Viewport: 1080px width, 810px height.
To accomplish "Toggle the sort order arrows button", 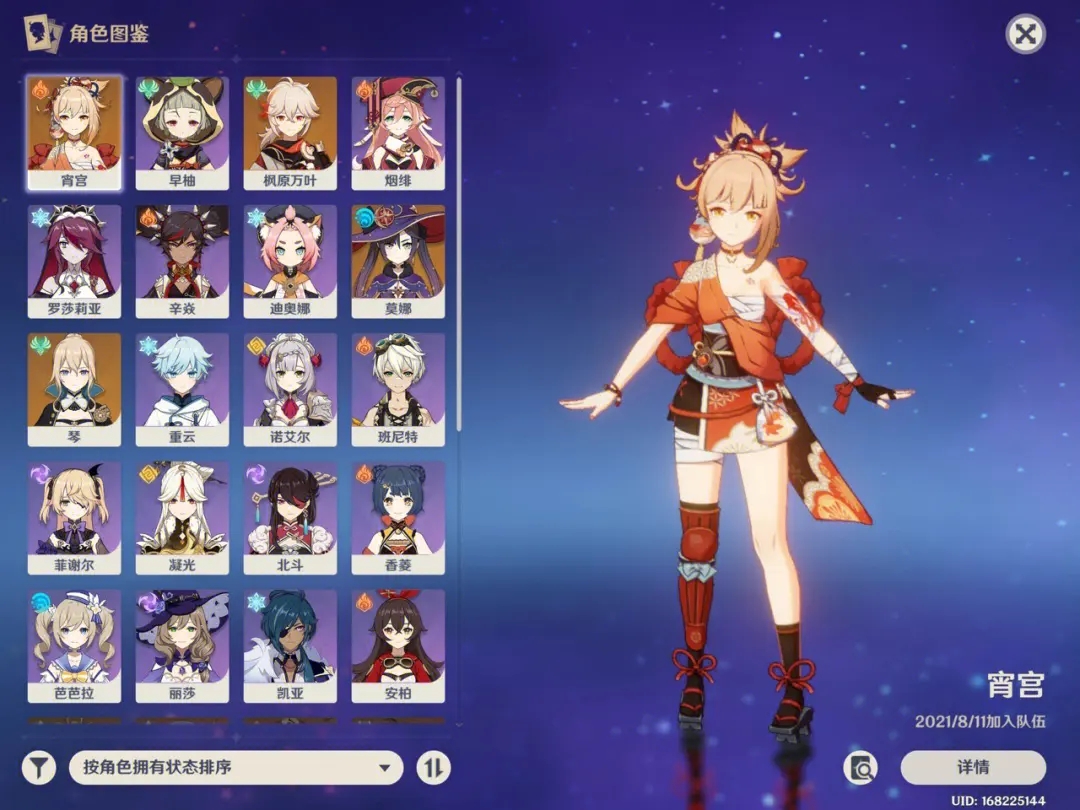I will coord(433,767).
